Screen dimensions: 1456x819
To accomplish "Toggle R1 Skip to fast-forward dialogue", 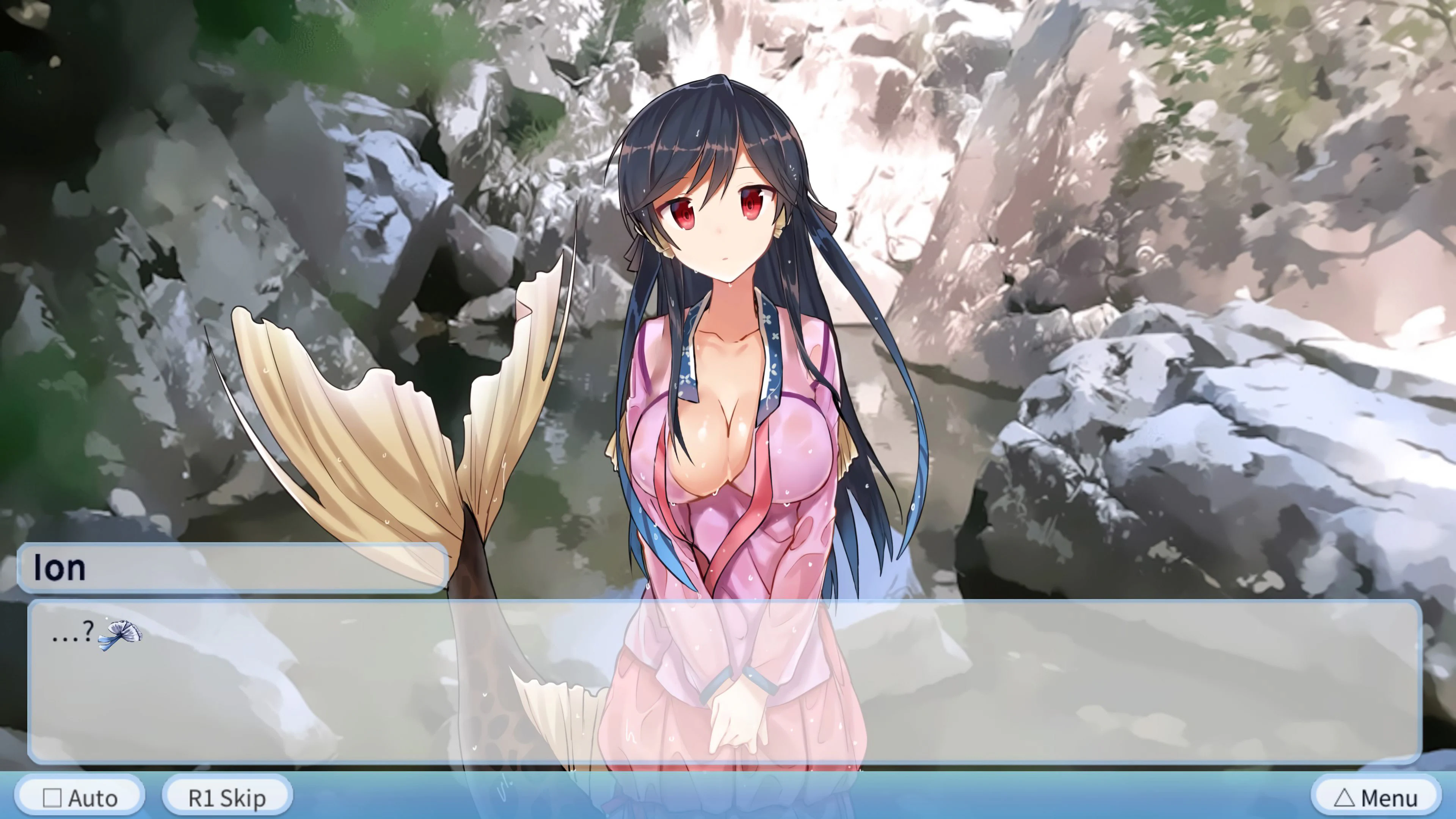I will (227, 797).
